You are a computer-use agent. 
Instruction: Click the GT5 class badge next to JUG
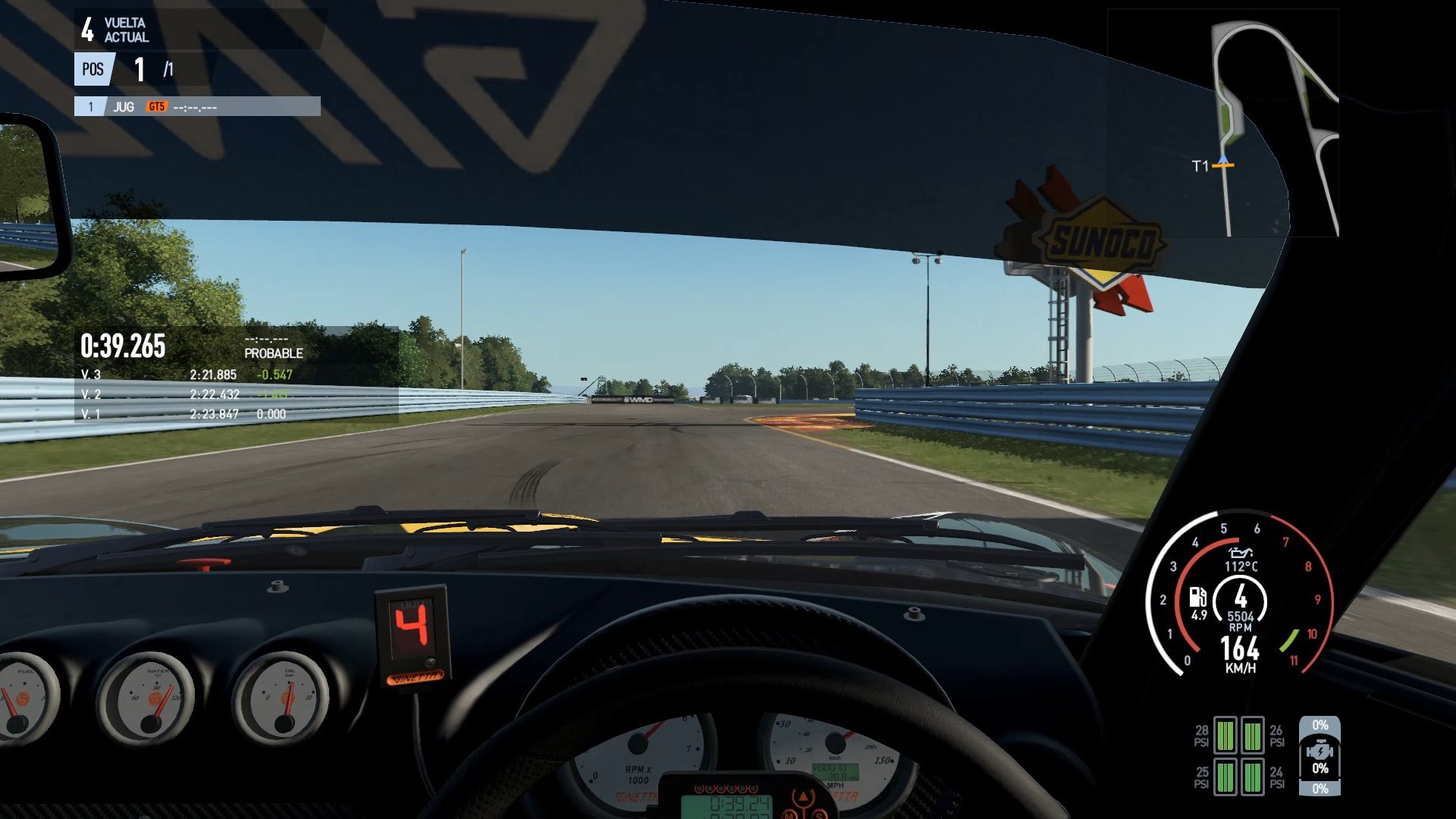(x=158, y=107)
